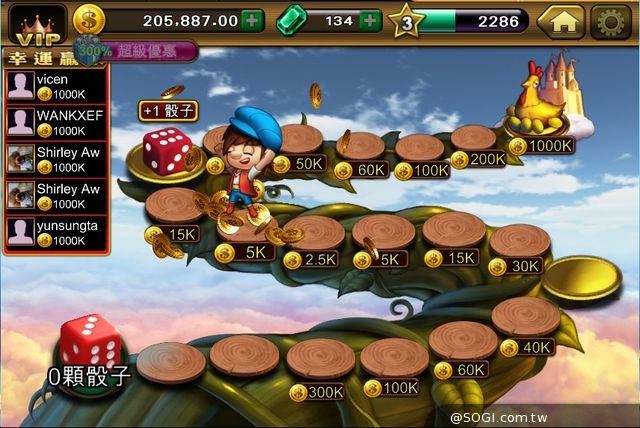Screen dimensions: 640x428
Task: Open the VIP crown menu
Action: (x=33, y=21)
